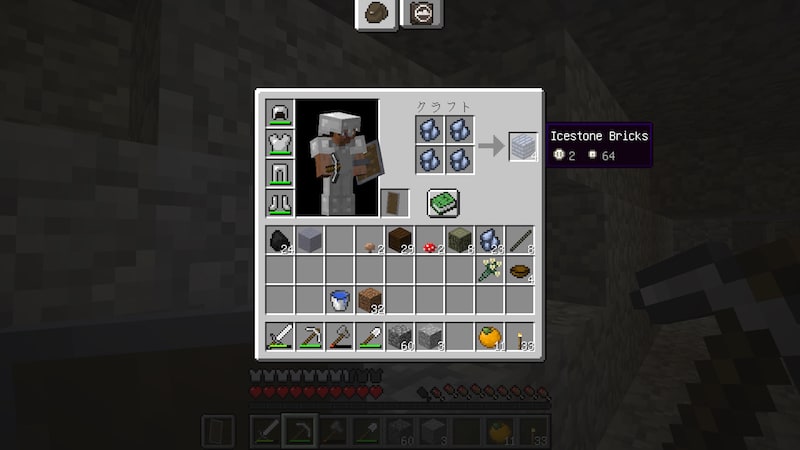Select the torch stack in the hotbar
The image size is (800, 450).
[x=519, y=337]
